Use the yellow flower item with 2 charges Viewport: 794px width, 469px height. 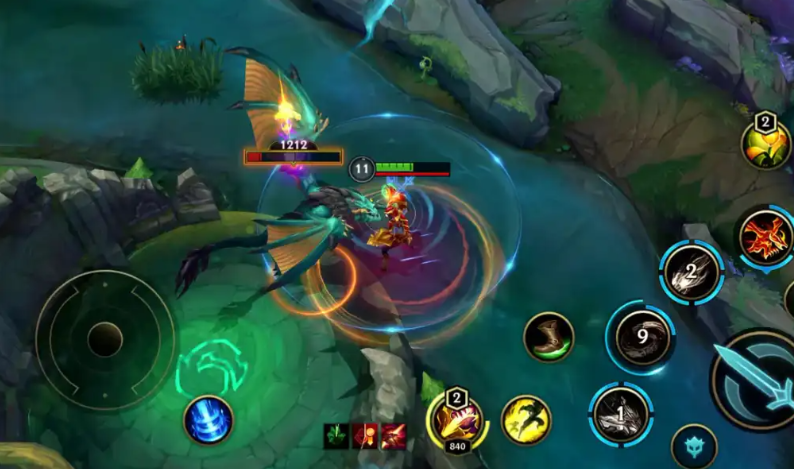766,145
